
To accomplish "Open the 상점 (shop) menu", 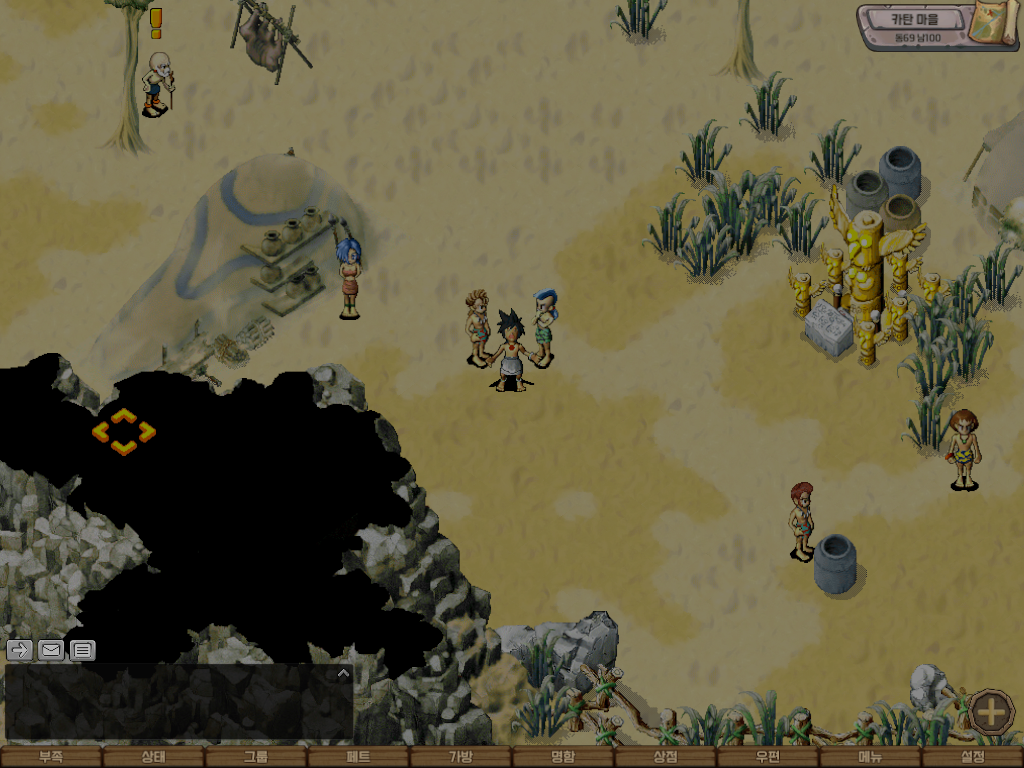I will click(x=666, y=757).
